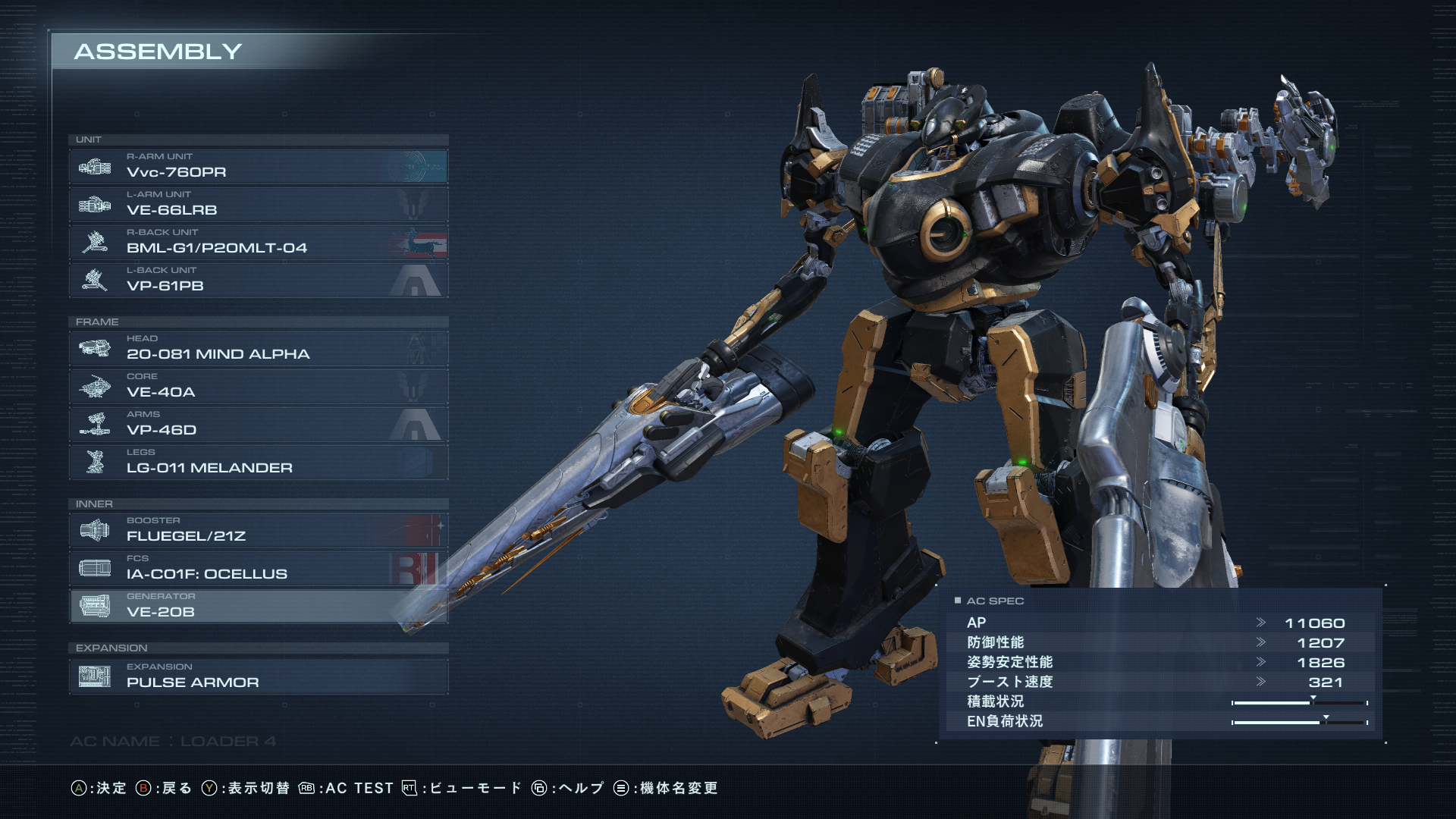
Task: Open the FCS slot IA-C01F: OCELLUS
Action: (x=258, y=568)
